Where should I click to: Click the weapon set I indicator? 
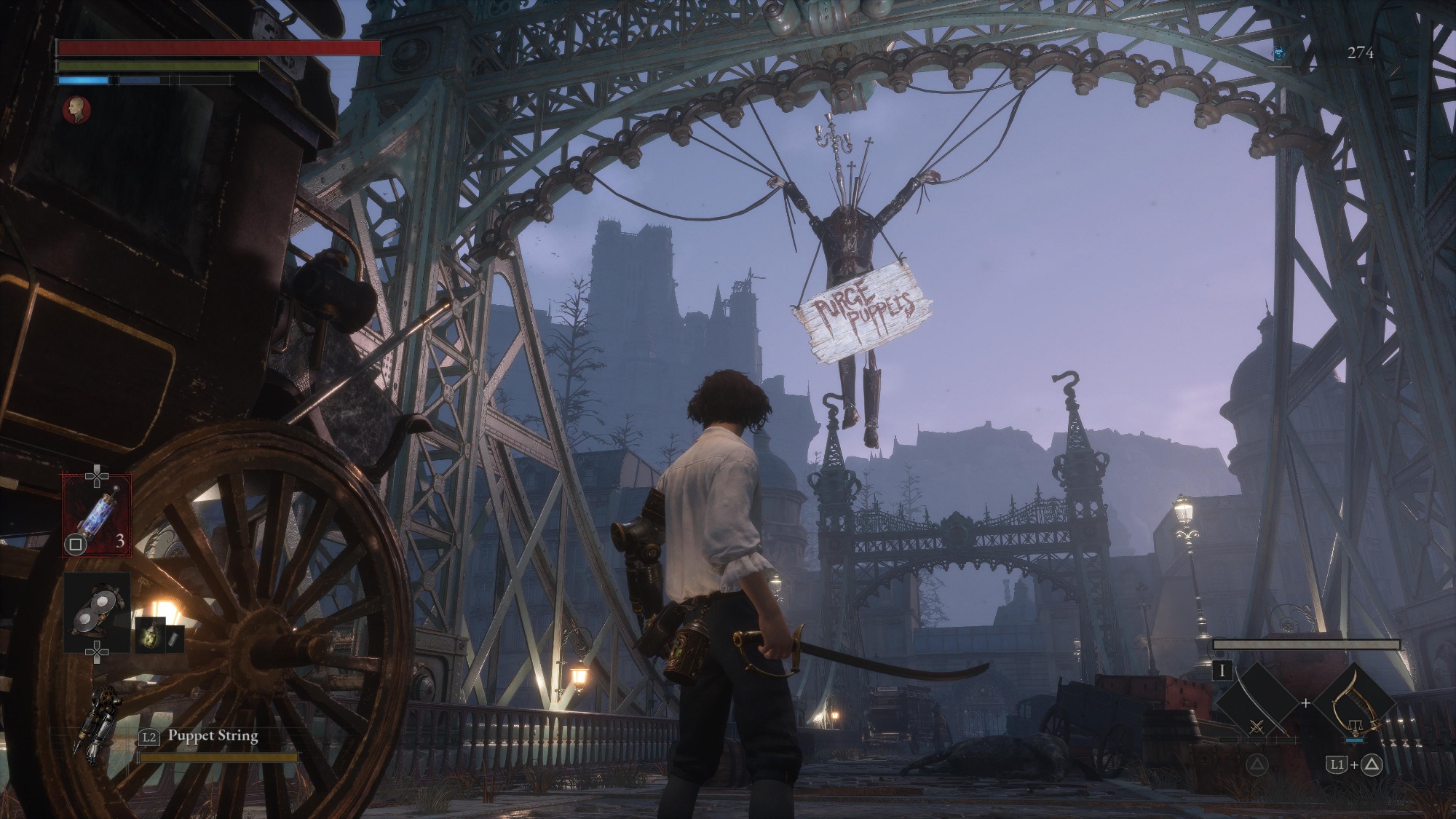pos(1222,670)
